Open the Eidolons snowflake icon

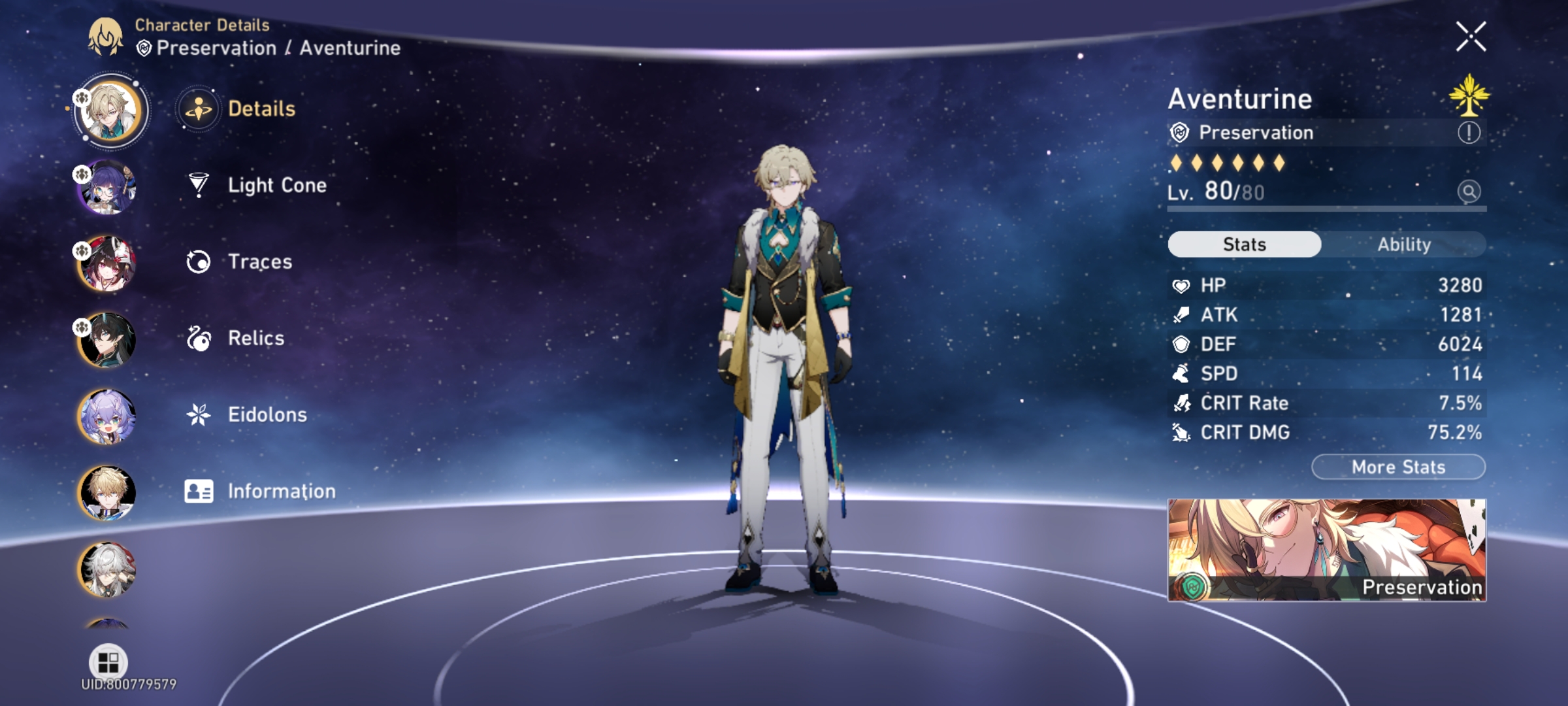coord(198,414)
